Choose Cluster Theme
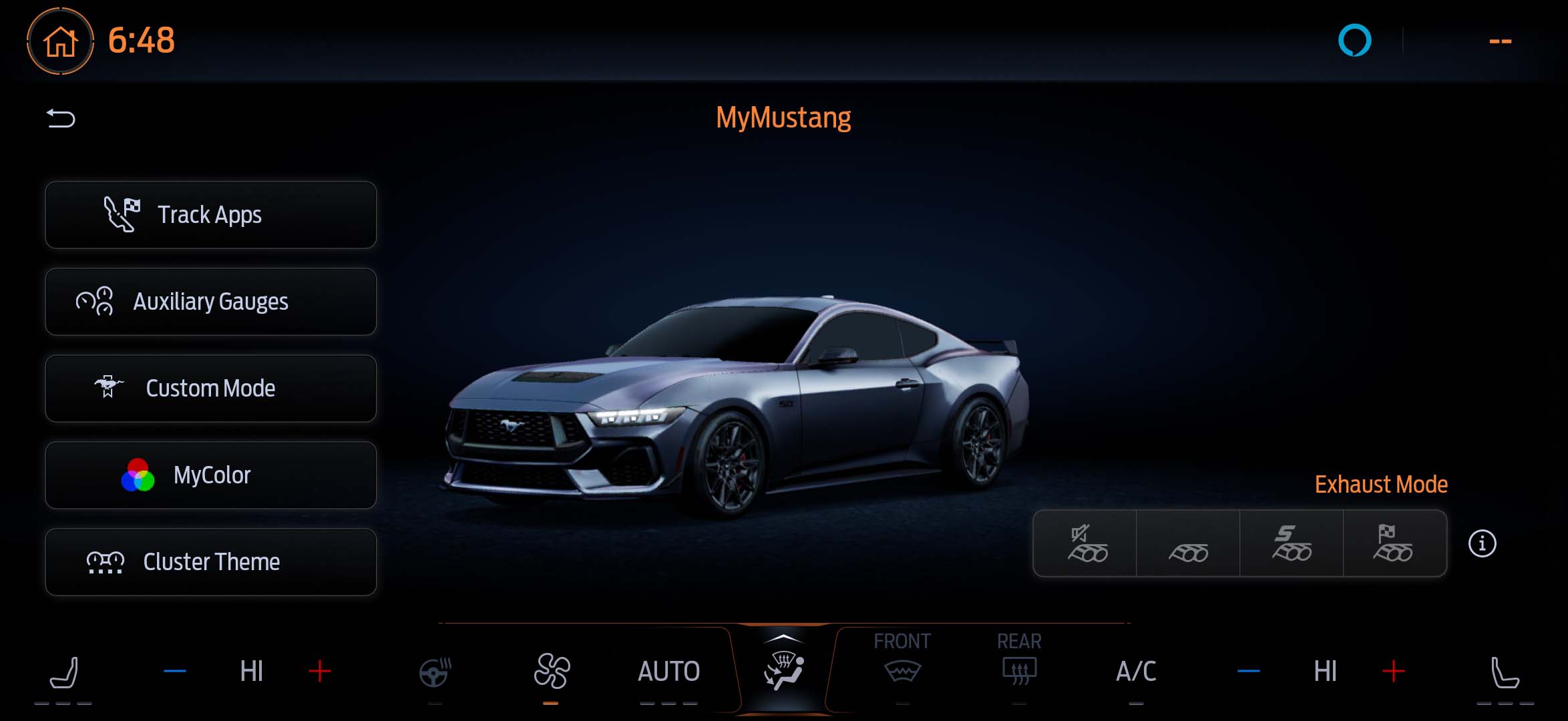This screenshot has width=1568, height=721. click(x=210, y=562)
